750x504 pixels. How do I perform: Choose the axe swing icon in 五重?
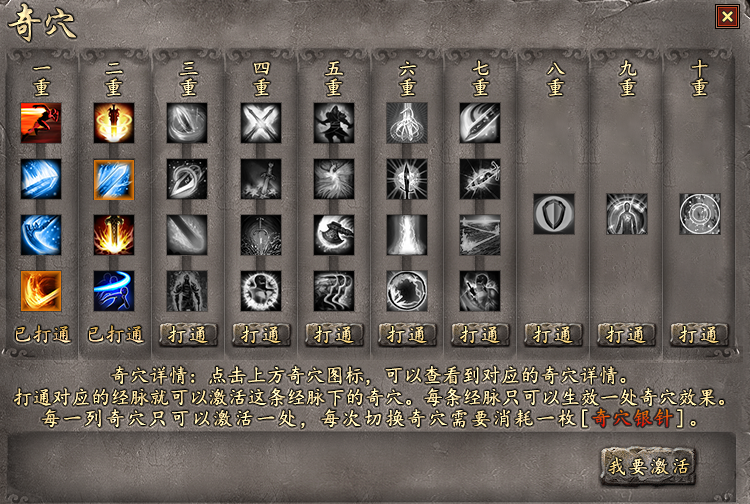coord(334,235)
